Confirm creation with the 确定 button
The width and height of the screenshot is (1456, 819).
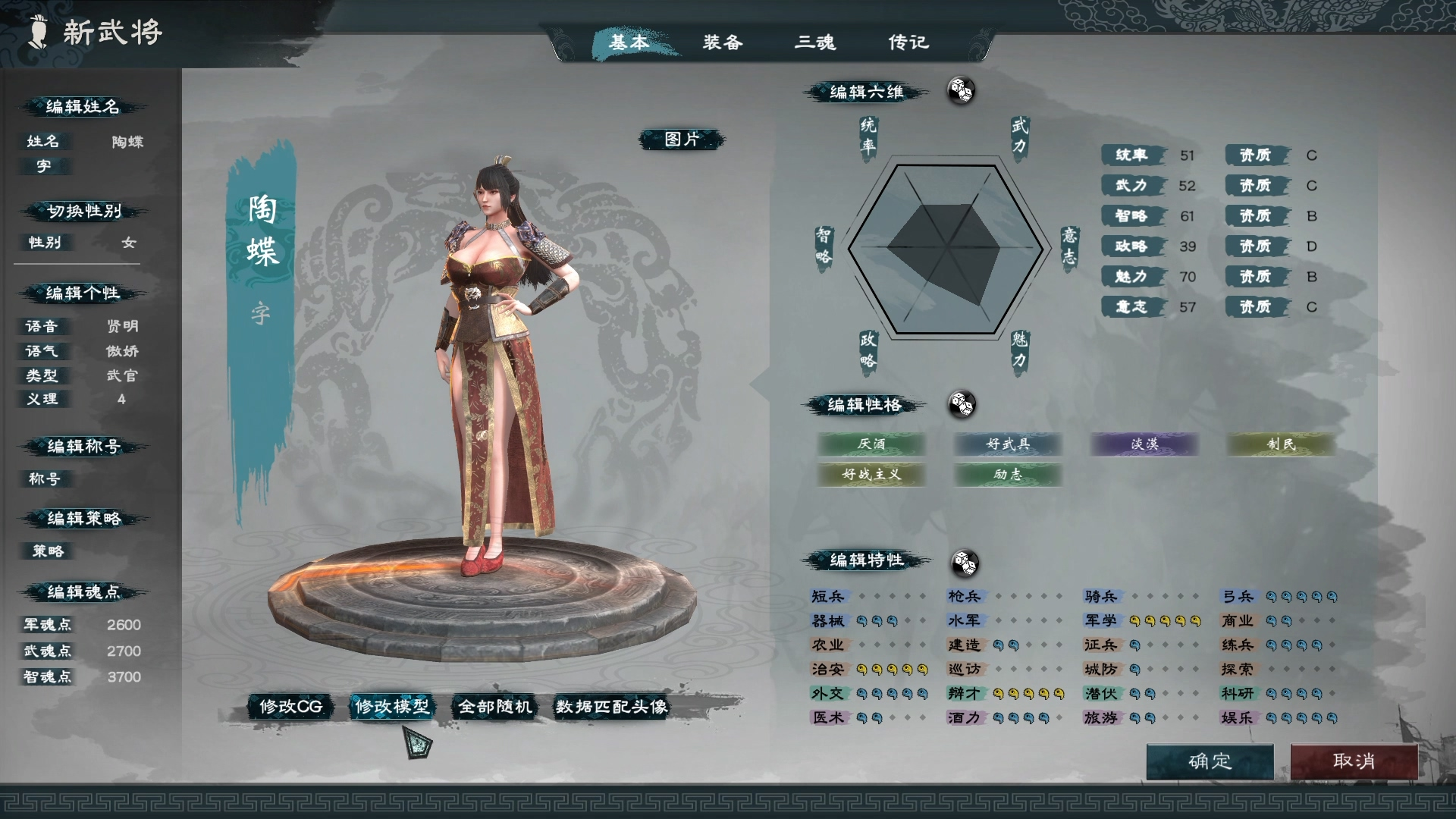(1209, 762)
